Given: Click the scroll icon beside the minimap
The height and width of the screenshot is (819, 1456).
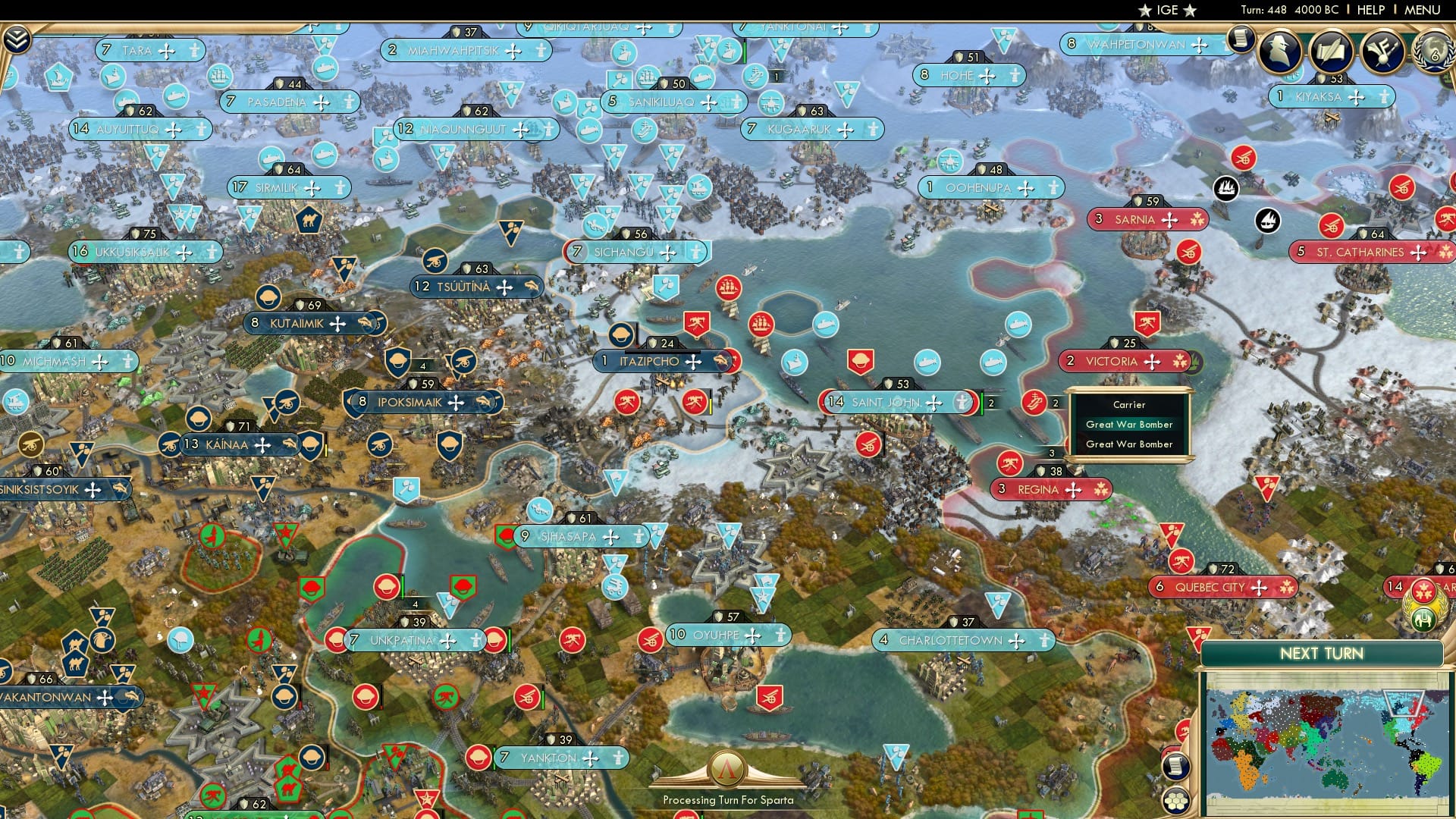Looking at the screenshot, I should coord(1178,767).
